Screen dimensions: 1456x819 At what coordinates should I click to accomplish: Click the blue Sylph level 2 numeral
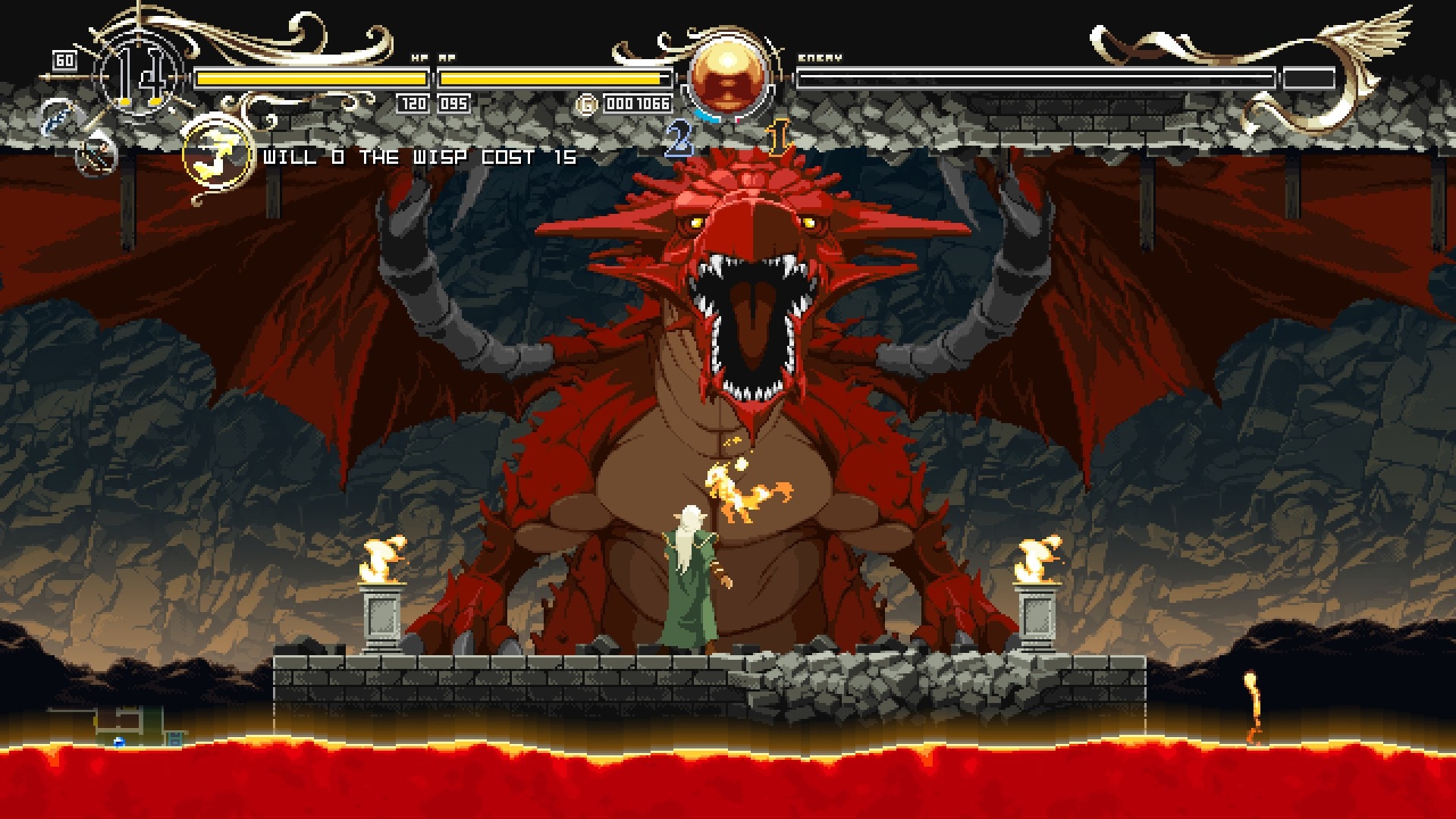tap(679, 139)
